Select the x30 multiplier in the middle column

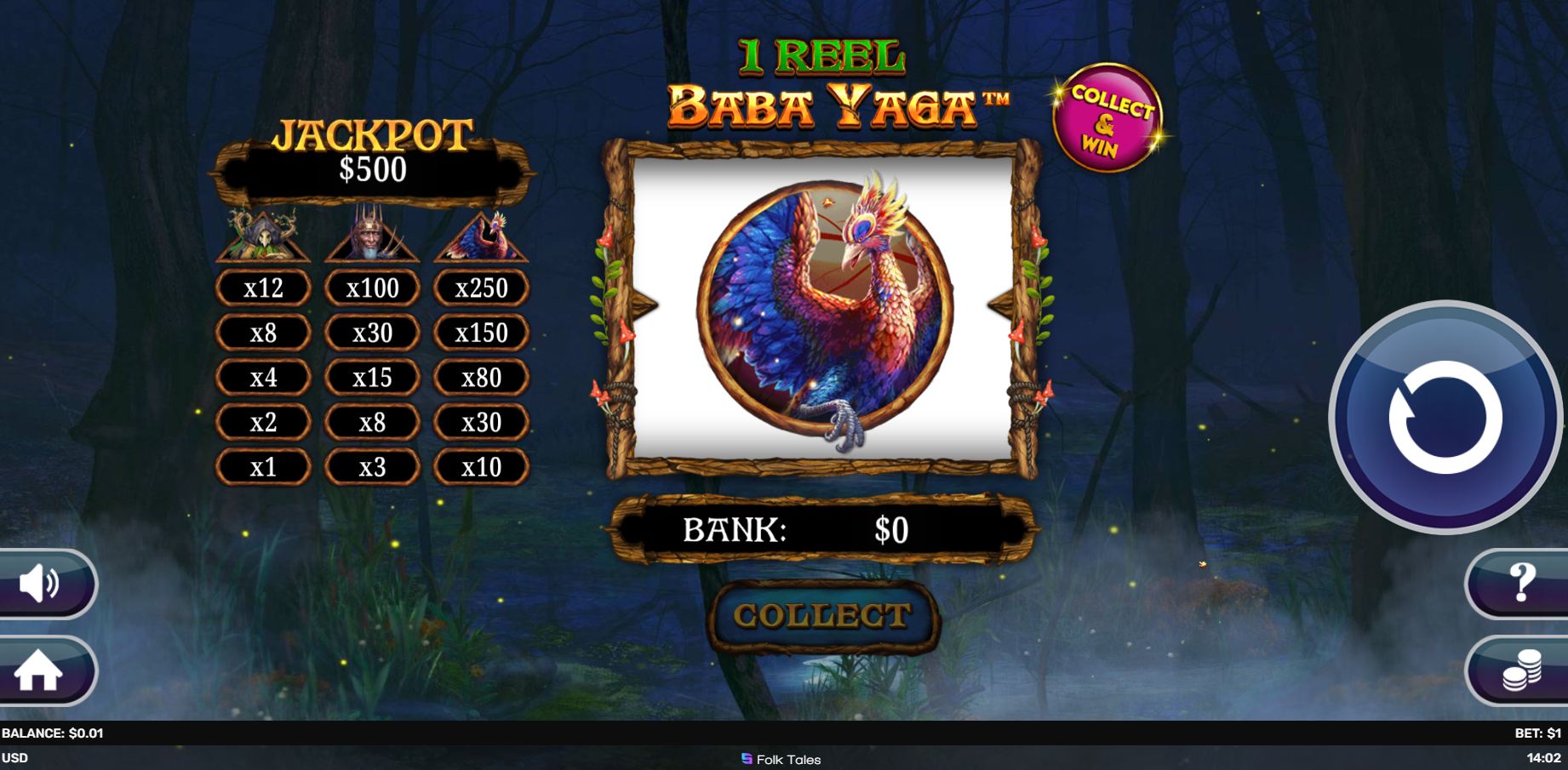click(373, 333)
